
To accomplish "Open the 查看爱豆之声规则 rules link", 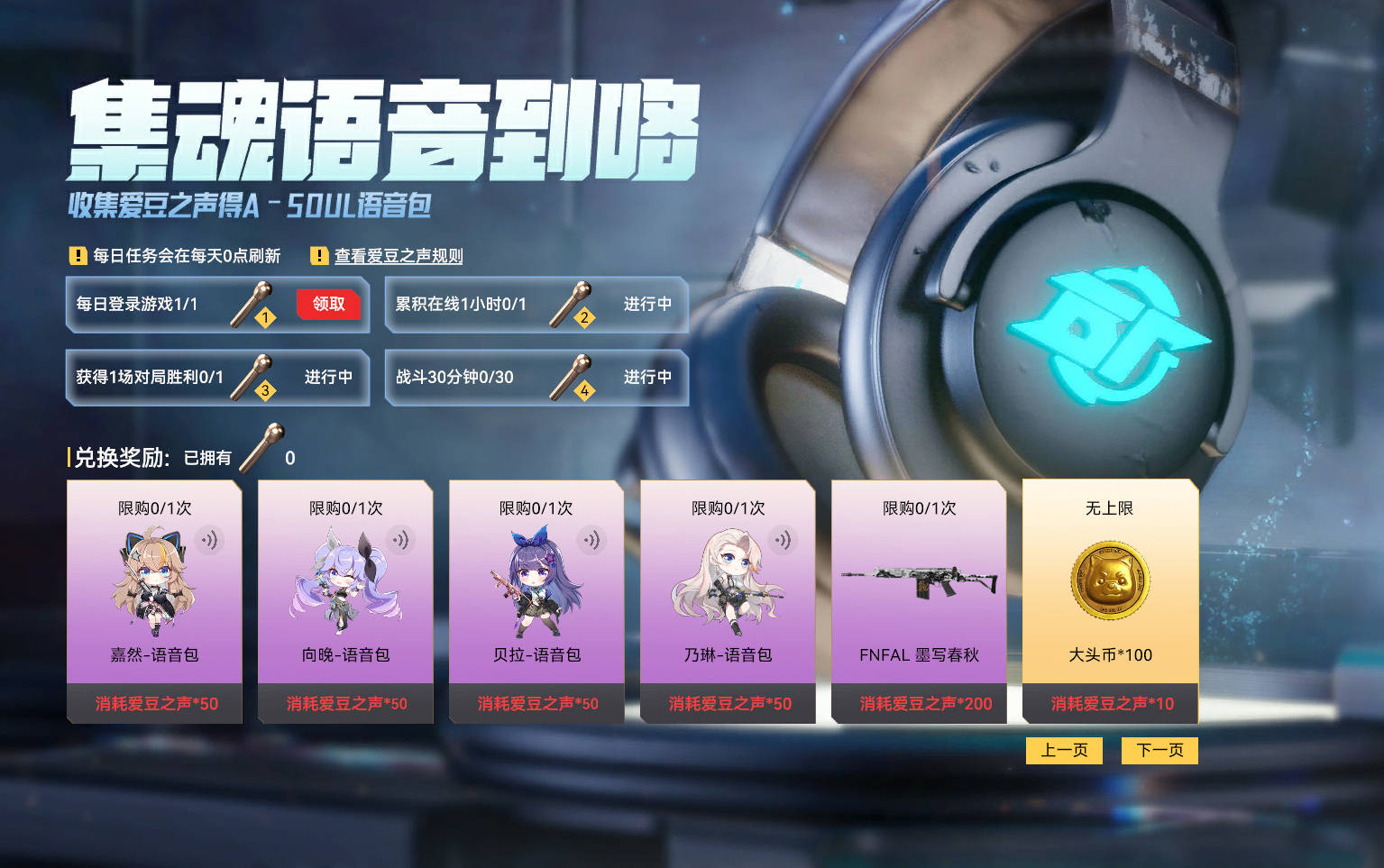I will [x=398, y=255].
